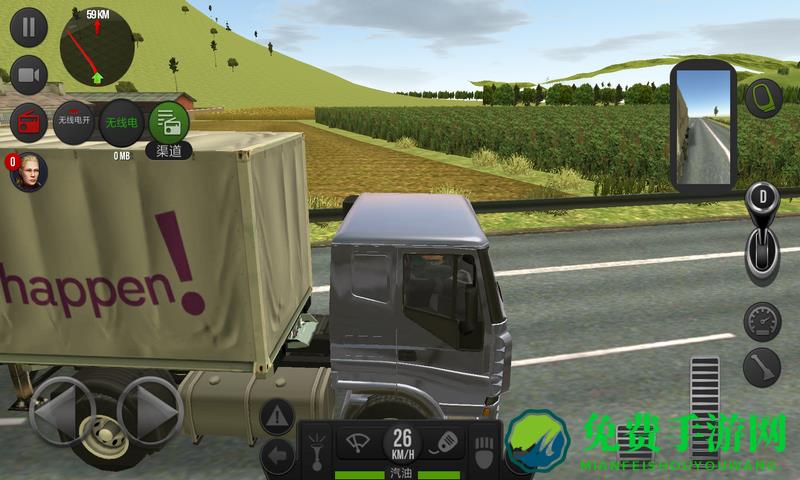The height and width of the screenshot is (480, 800).
Task: Change gear with the D shifter
Action: (x=762, y=236)
